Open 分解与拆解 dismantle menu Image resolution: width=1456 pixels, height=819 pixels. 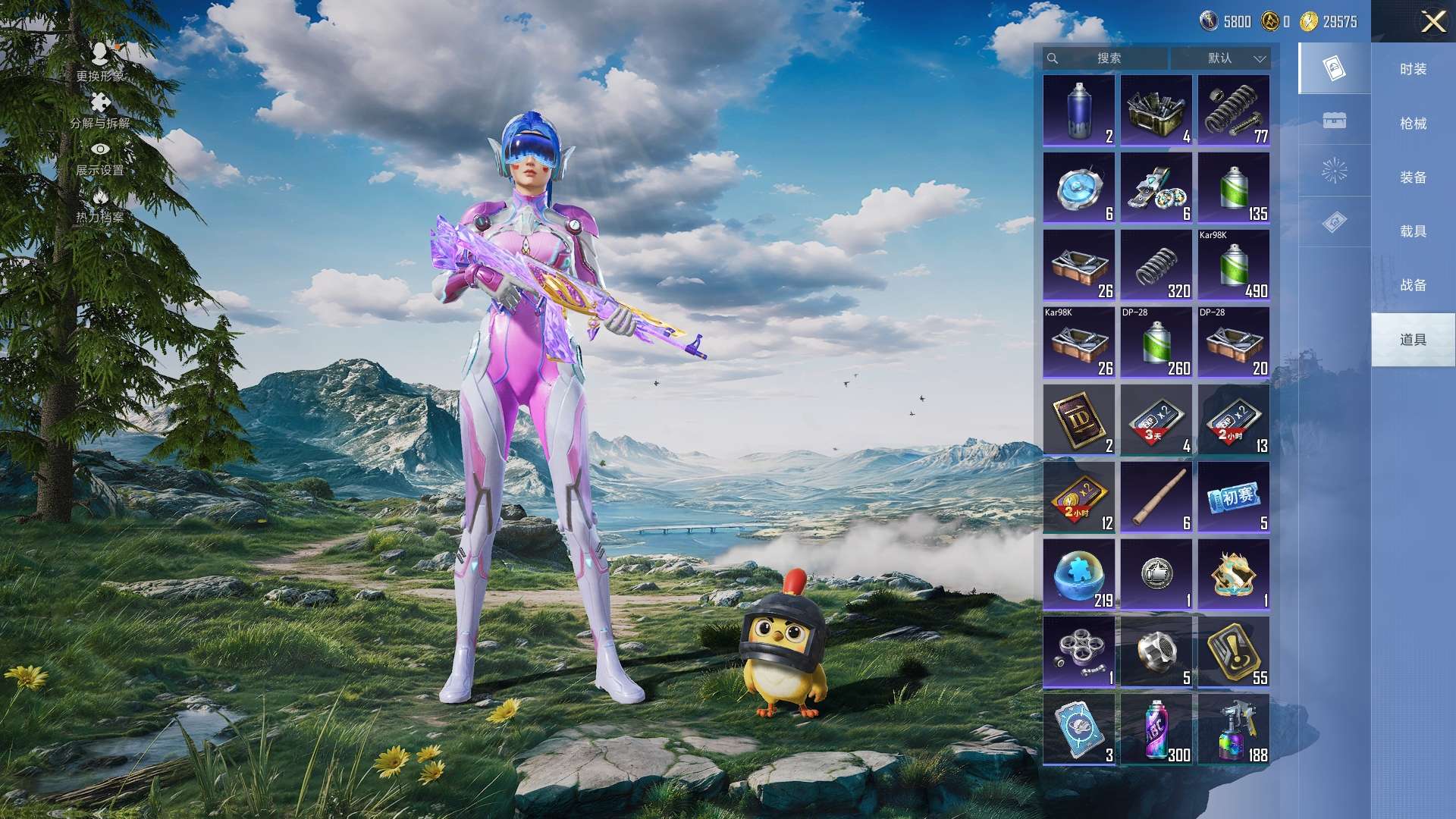[x=99, y=111]
